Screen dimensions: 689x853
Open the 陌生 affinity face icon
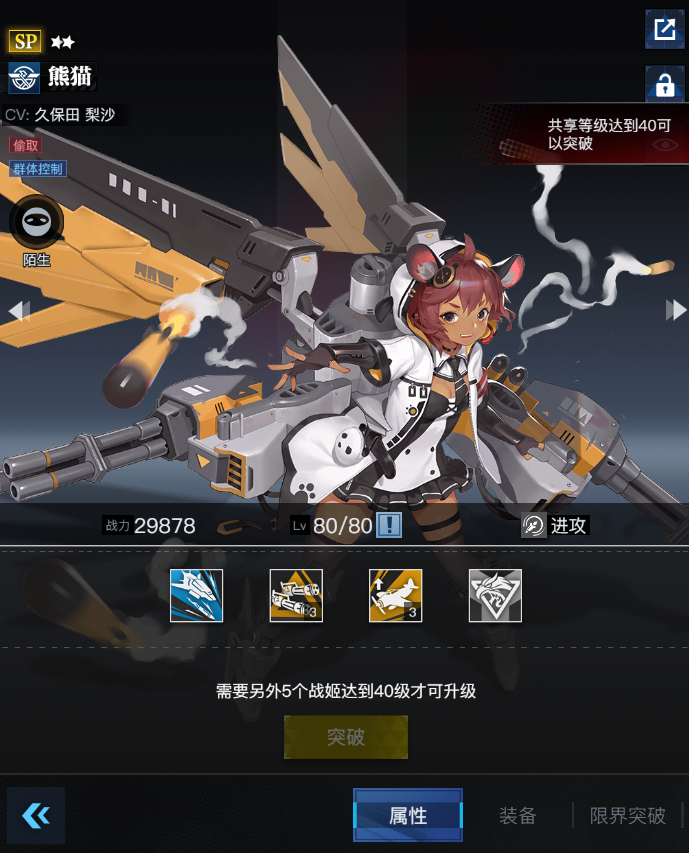[x=37, y=222]
